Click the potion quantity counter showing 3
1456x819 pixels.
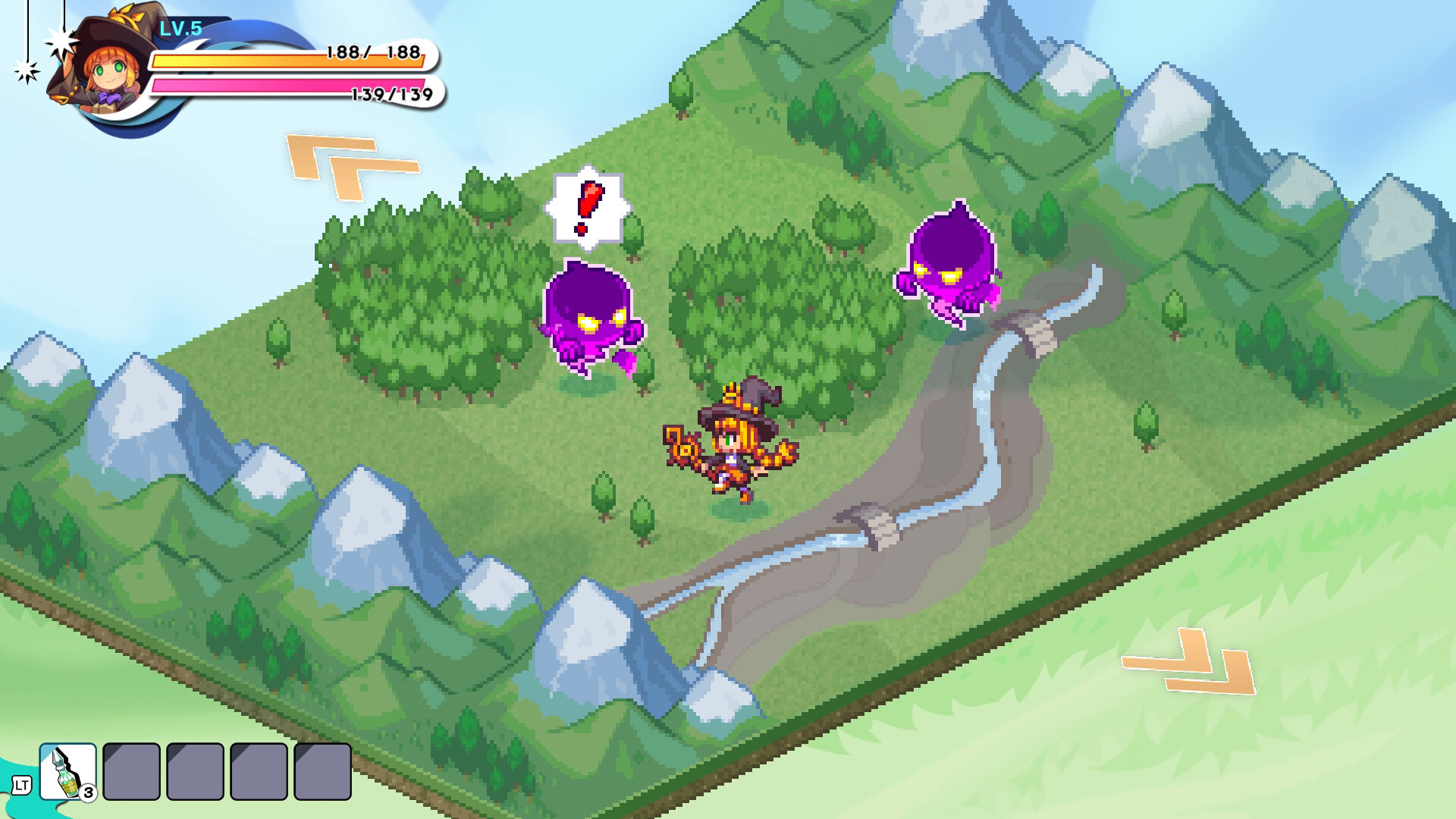[x=88, y=793]
